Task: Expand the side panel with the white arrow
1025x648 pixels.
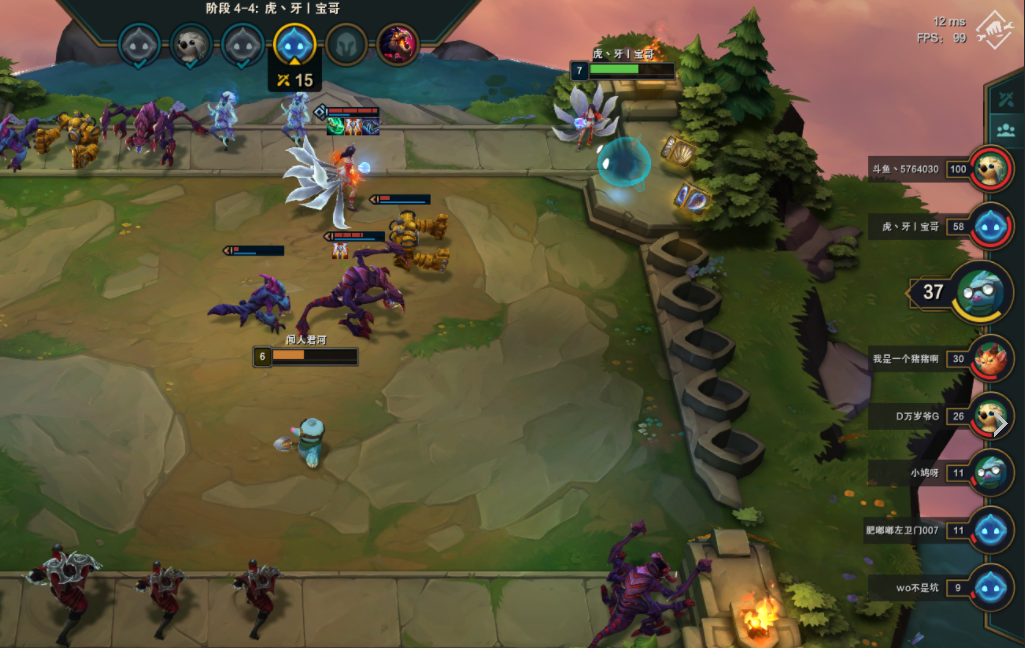Action: click(1000, 423)
